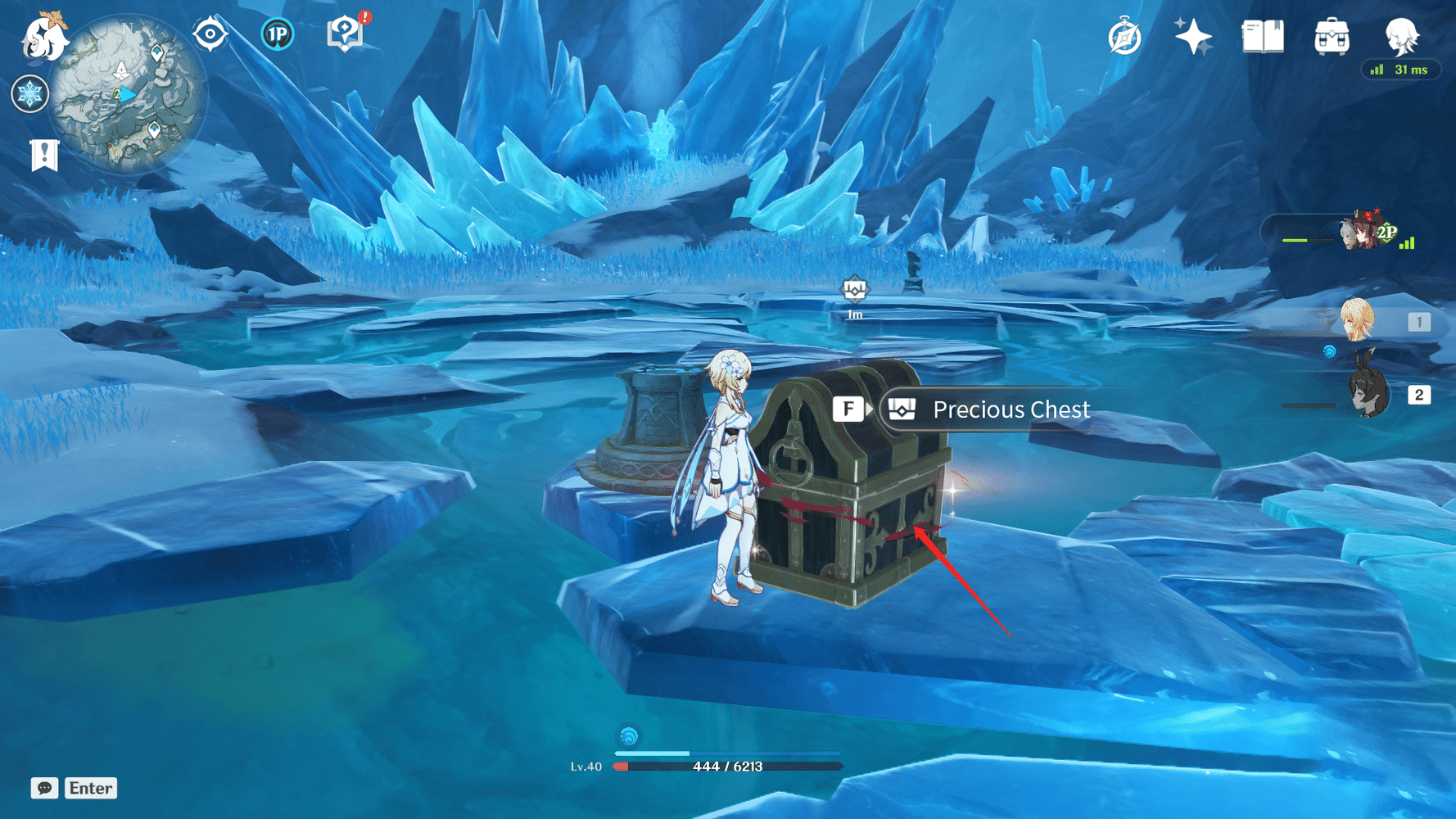Image resolution: width=1456 pixels, height=819 pixels.
Task: Open the Precious Chest label
Action: (x=1011, y=409)
